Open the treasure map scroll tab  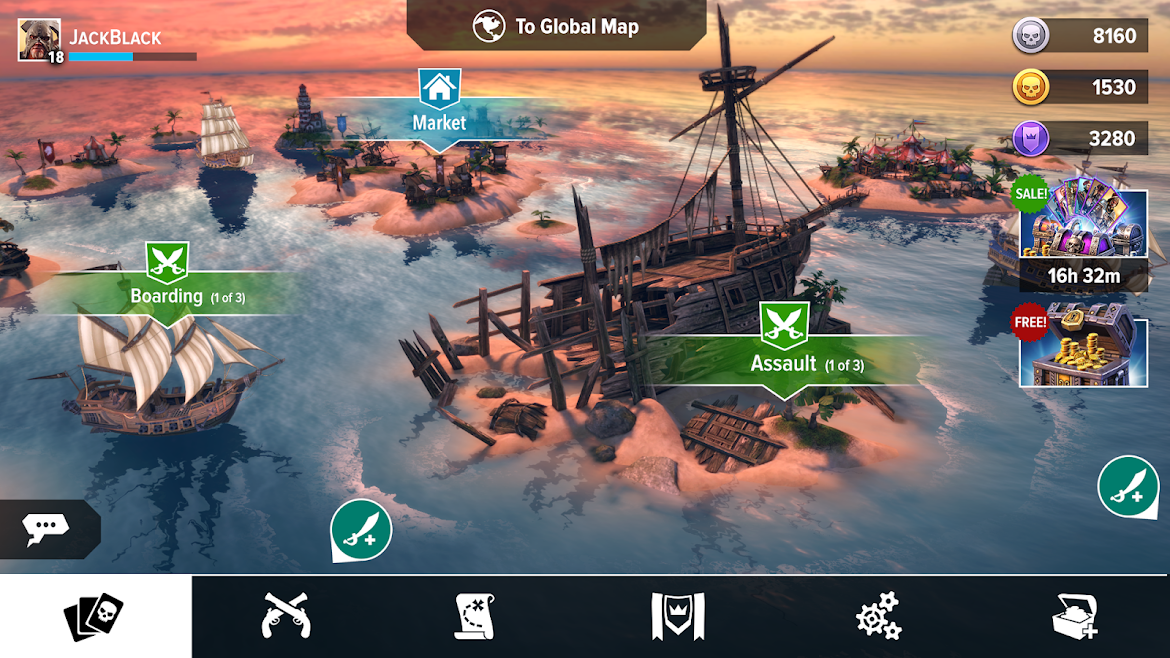click(x=478, y=616)
